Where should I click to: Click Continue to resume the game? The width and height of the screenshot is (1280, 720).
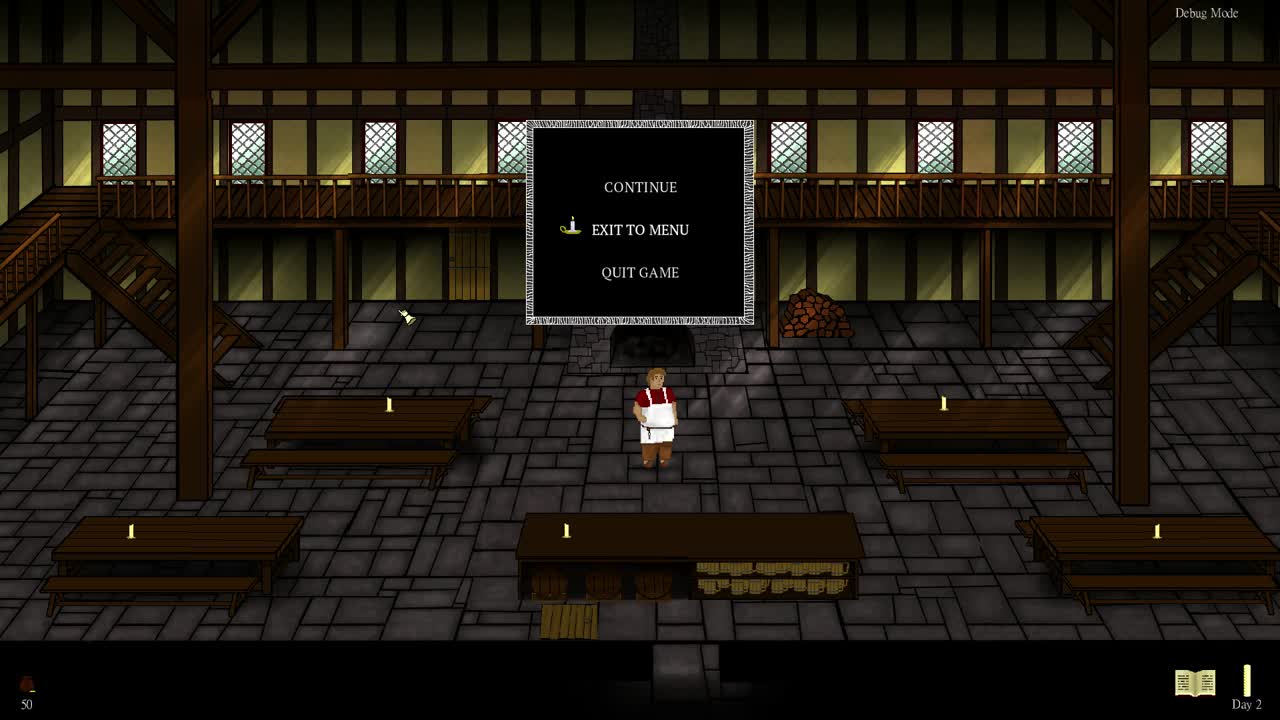(640, 187)
